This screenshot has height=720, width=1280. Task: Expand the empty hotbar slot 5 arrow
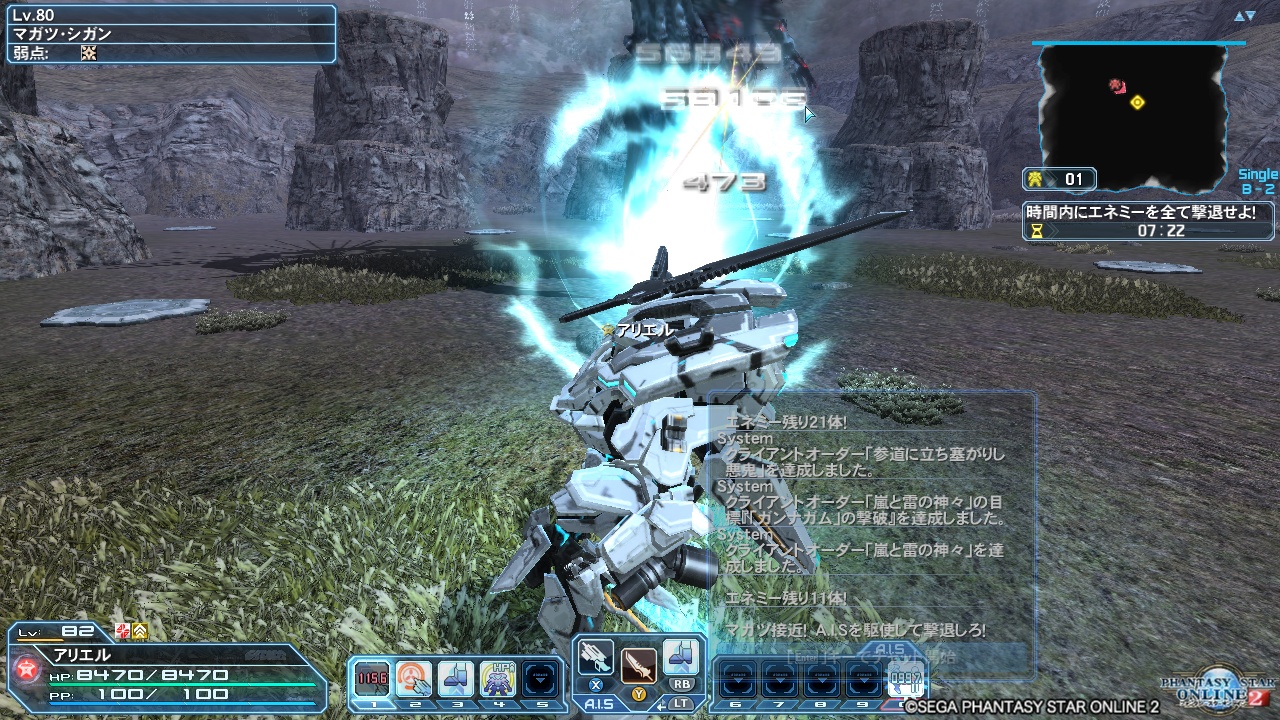click(540, 681)
